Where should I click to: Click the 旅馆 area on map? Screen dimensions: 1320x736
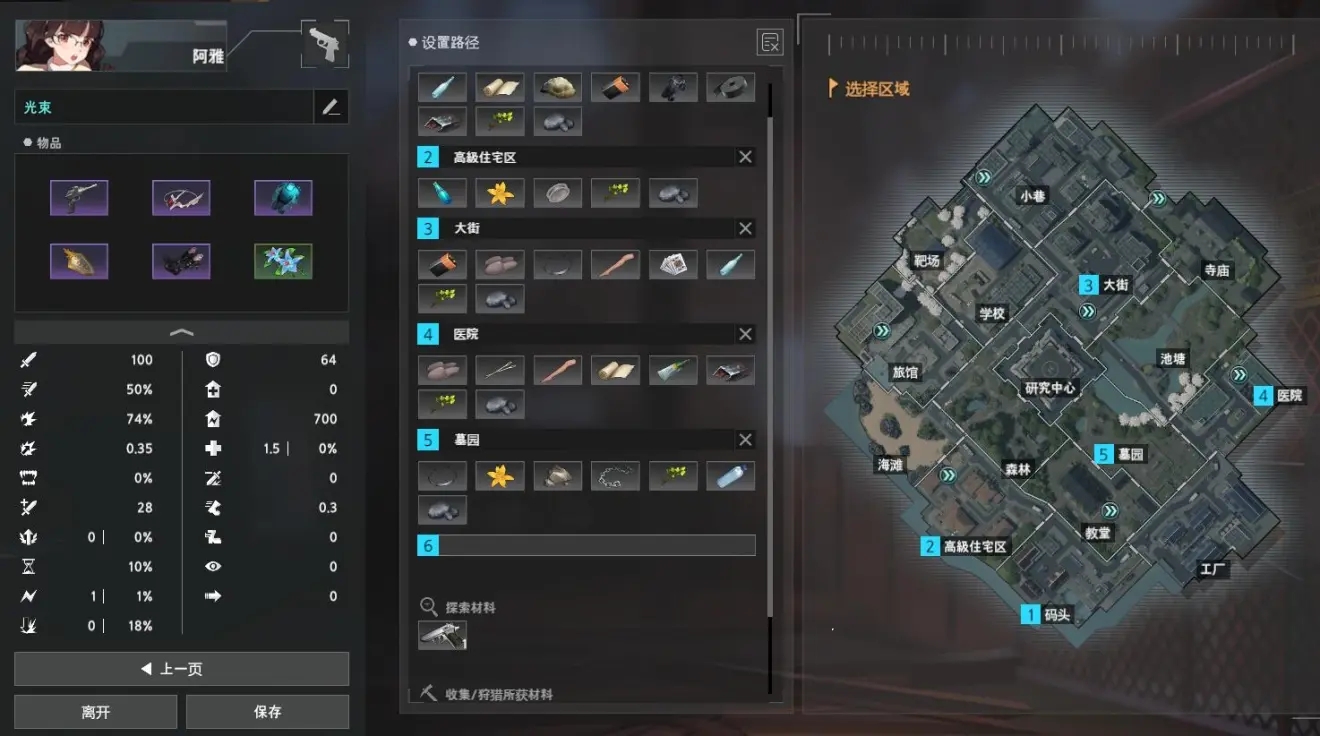point(905,372)
